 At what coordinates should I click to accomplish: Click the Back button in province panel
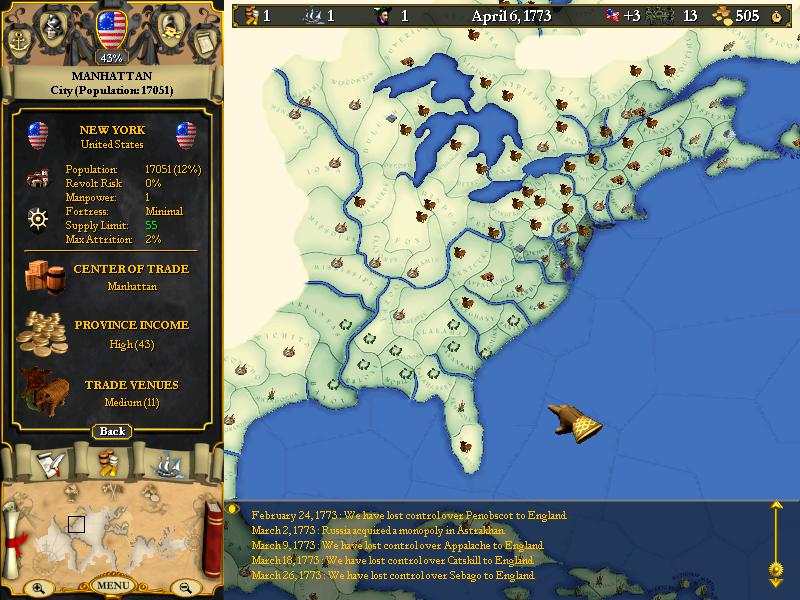112,431
